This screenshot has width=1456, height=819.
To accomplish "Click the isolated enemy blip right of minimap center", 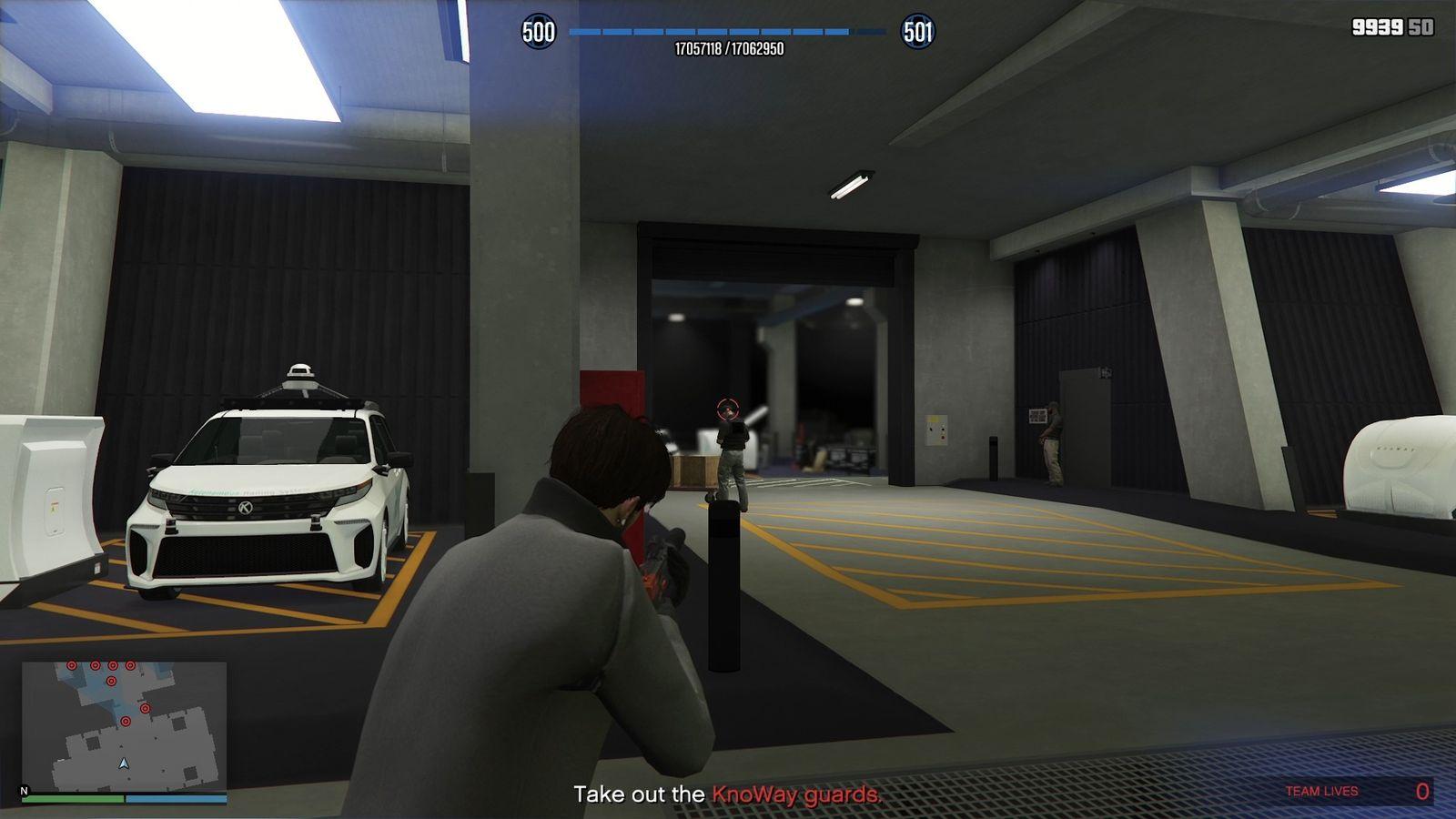I will pyautogui.click(x=145, y=708).
